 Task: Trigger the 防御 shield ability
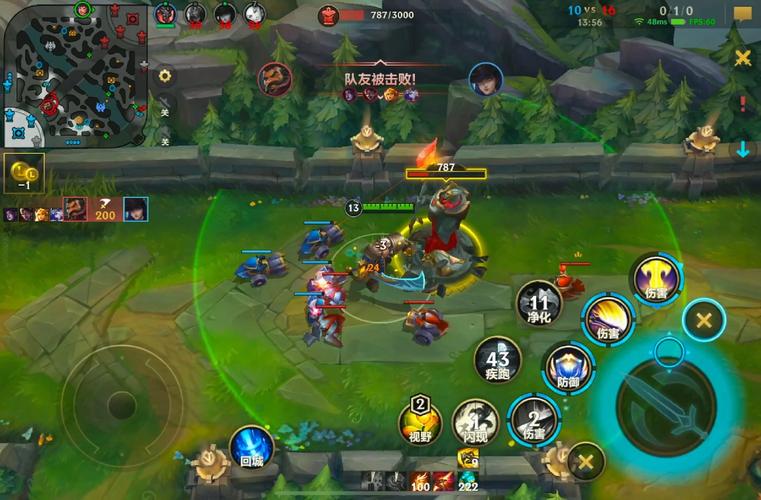pyautogui.click(x=567, y=366)
